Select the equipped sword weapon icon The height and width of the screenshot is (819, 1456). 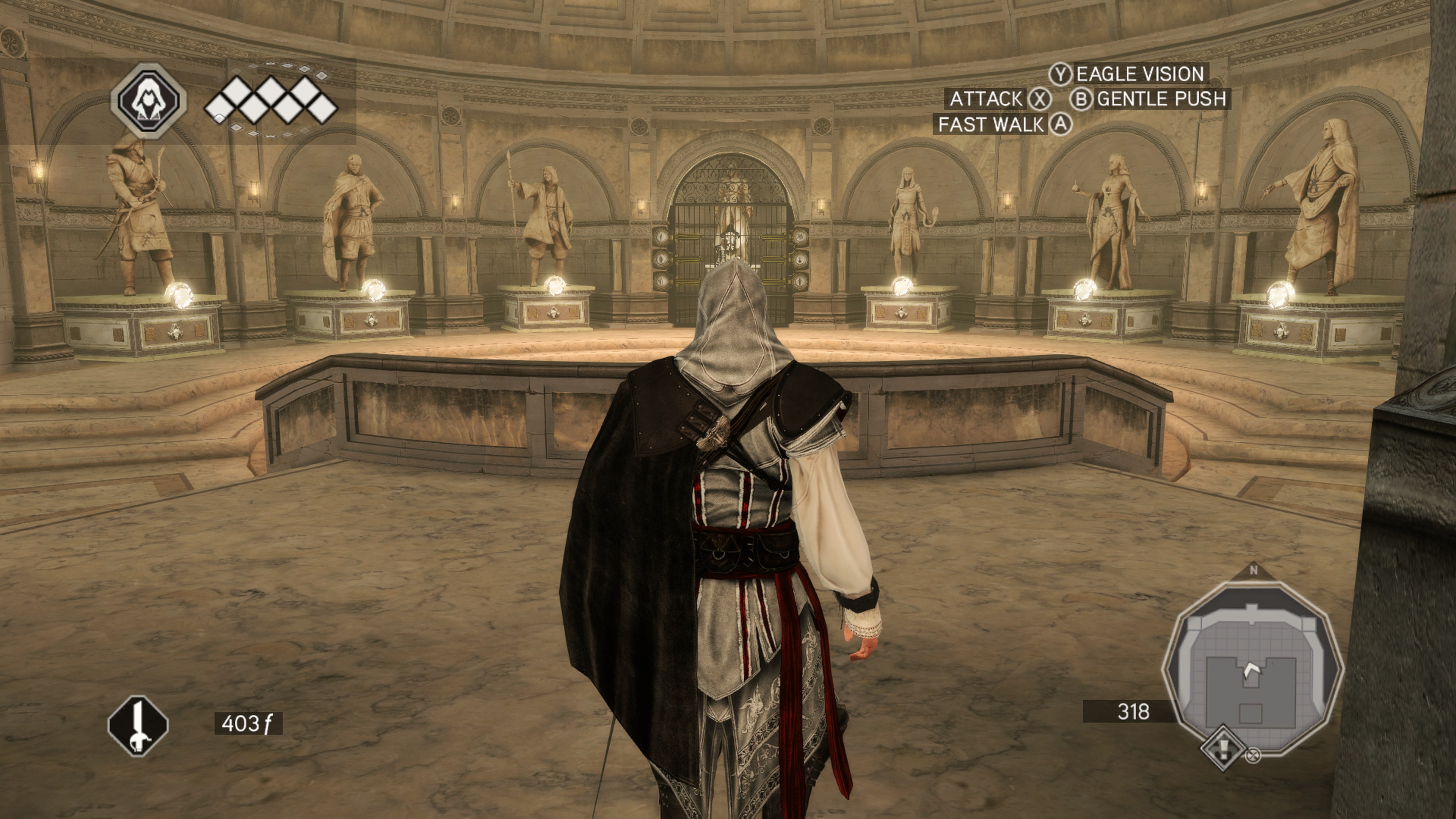coord(138,726)
